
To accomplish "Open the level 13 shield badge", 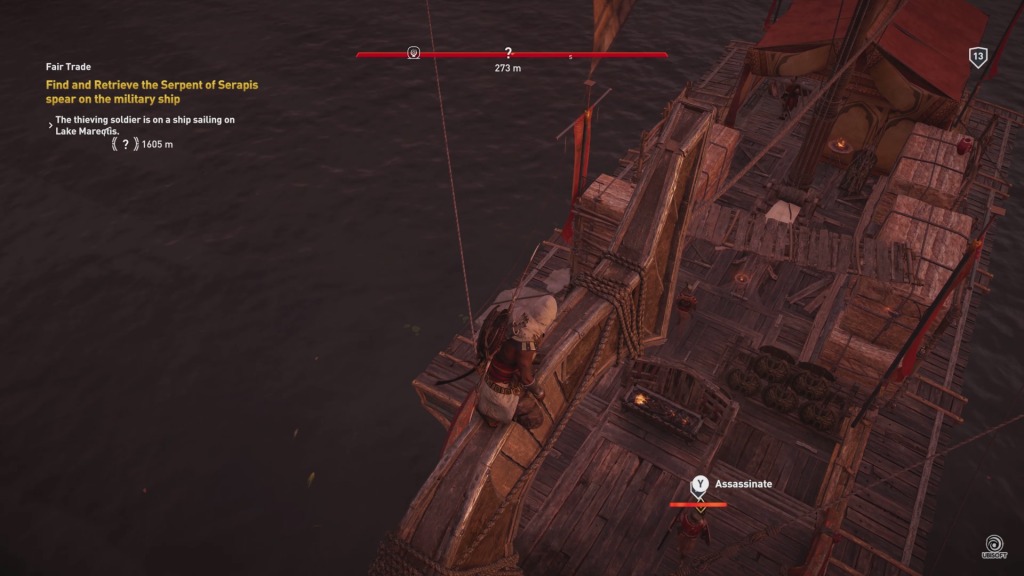I will coord(978,58).
